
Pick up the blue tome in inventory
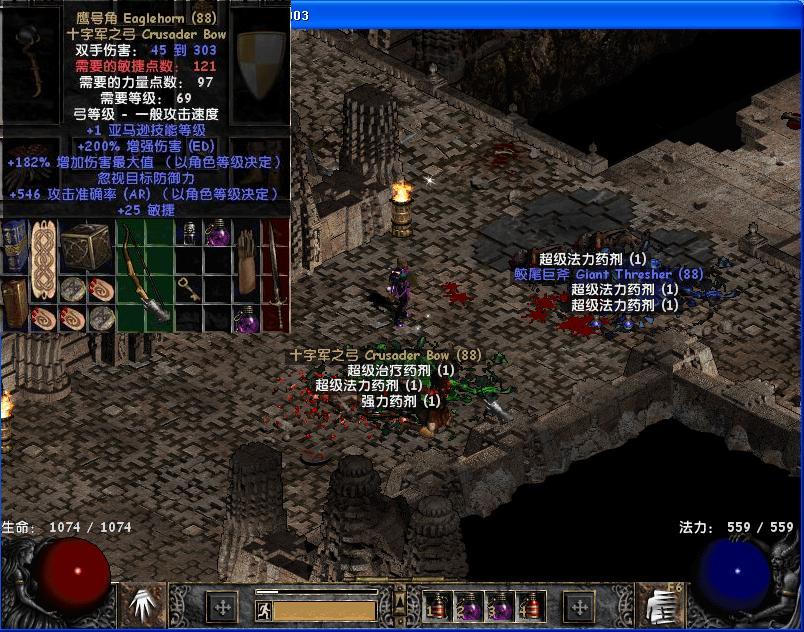pyautogui.click(x=15, y=246)
